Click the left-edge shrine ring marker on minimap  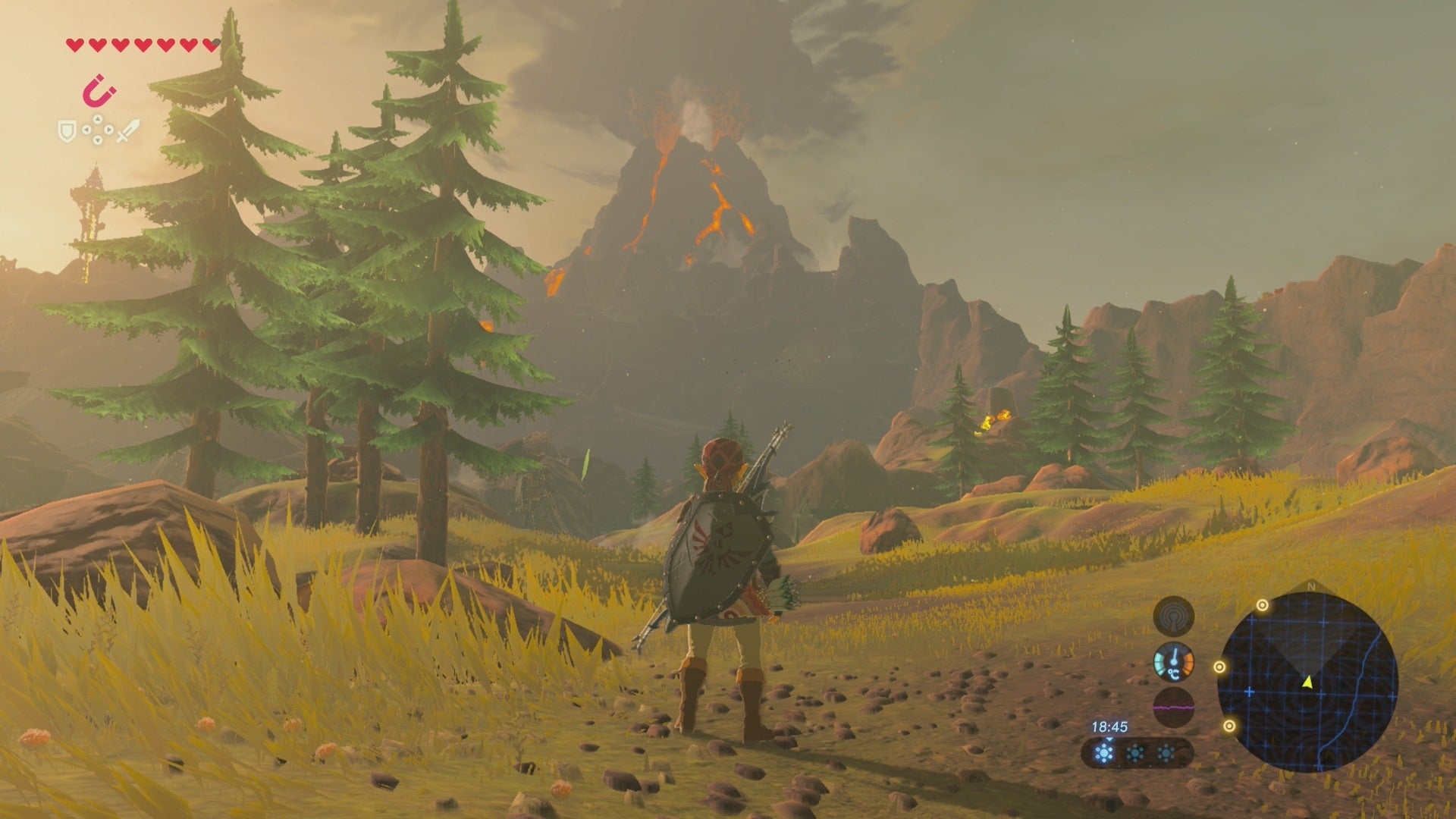click(x=1220, y=667)
